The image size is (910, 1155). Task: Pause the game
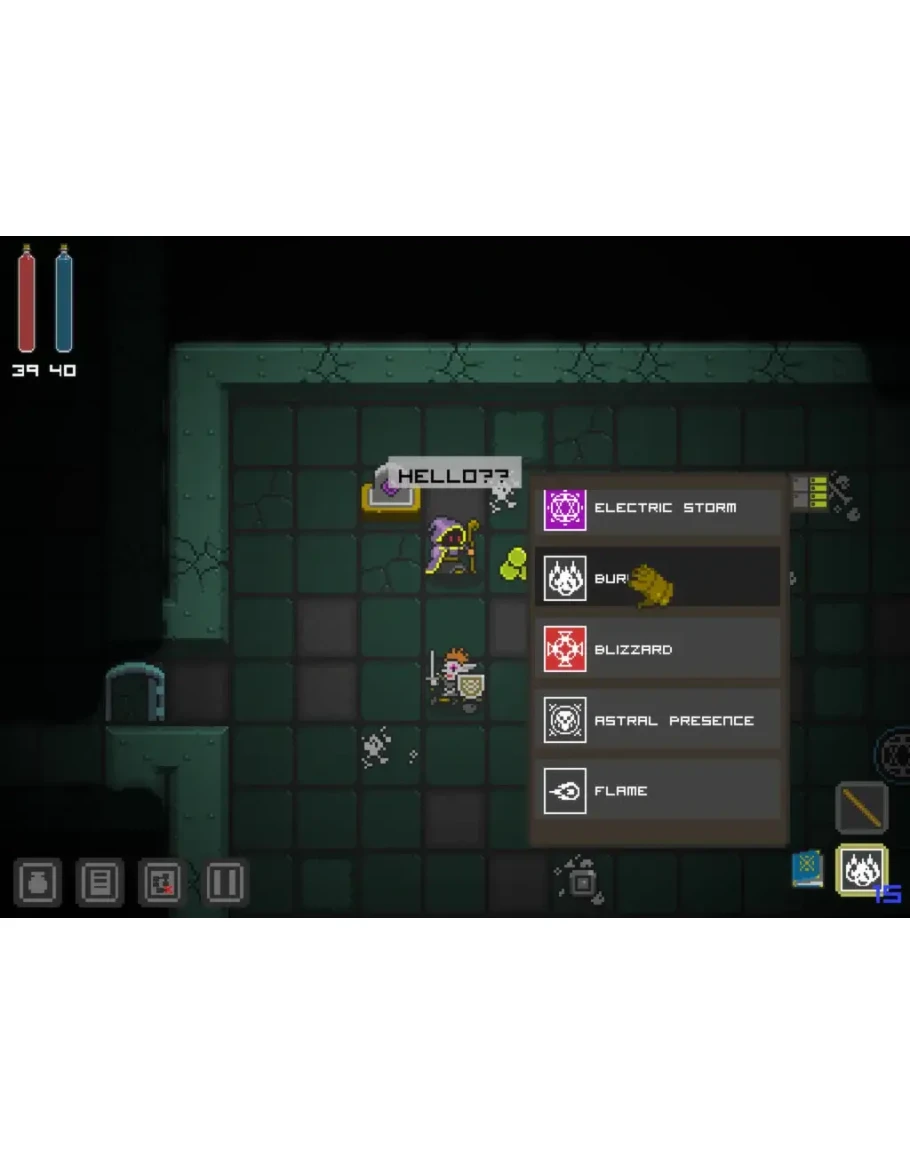pyautogui.click(x=225, y=883)
